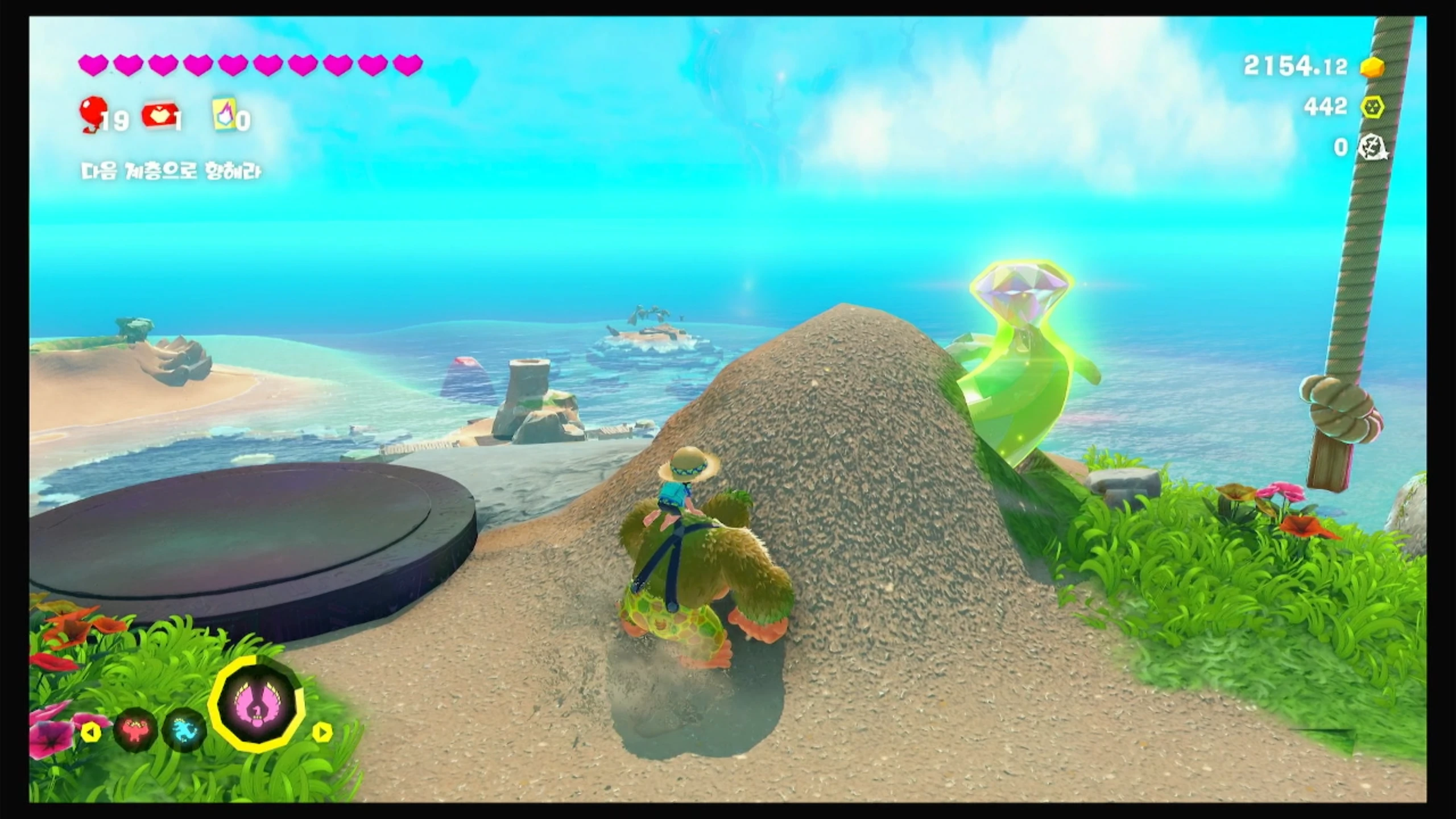Click the right yellow transformation arrow
1456x819 pixels.
click(322, 732)
